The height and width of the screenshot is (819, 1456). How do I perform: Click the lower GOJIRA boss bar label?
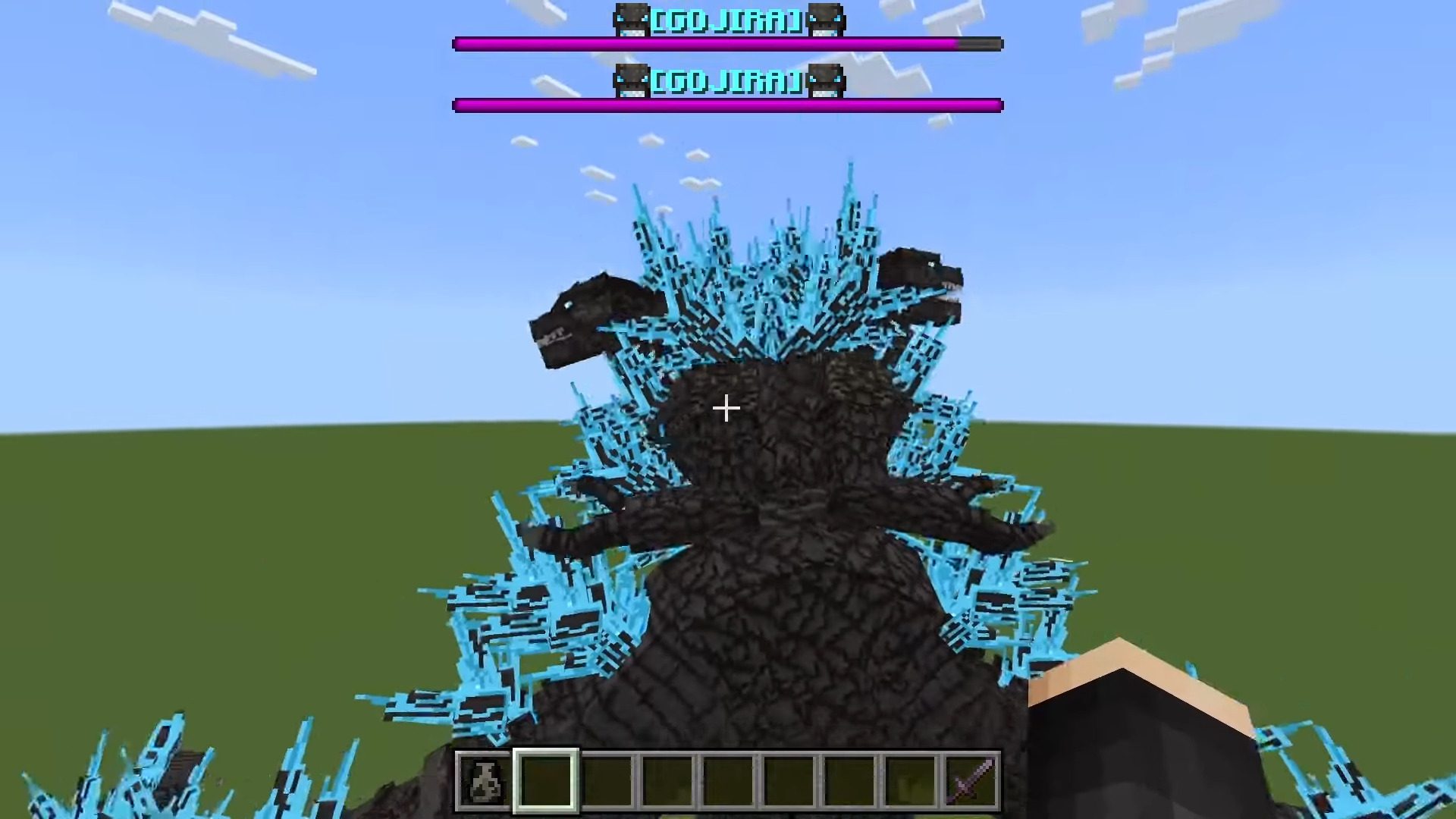tap(726, 82)
